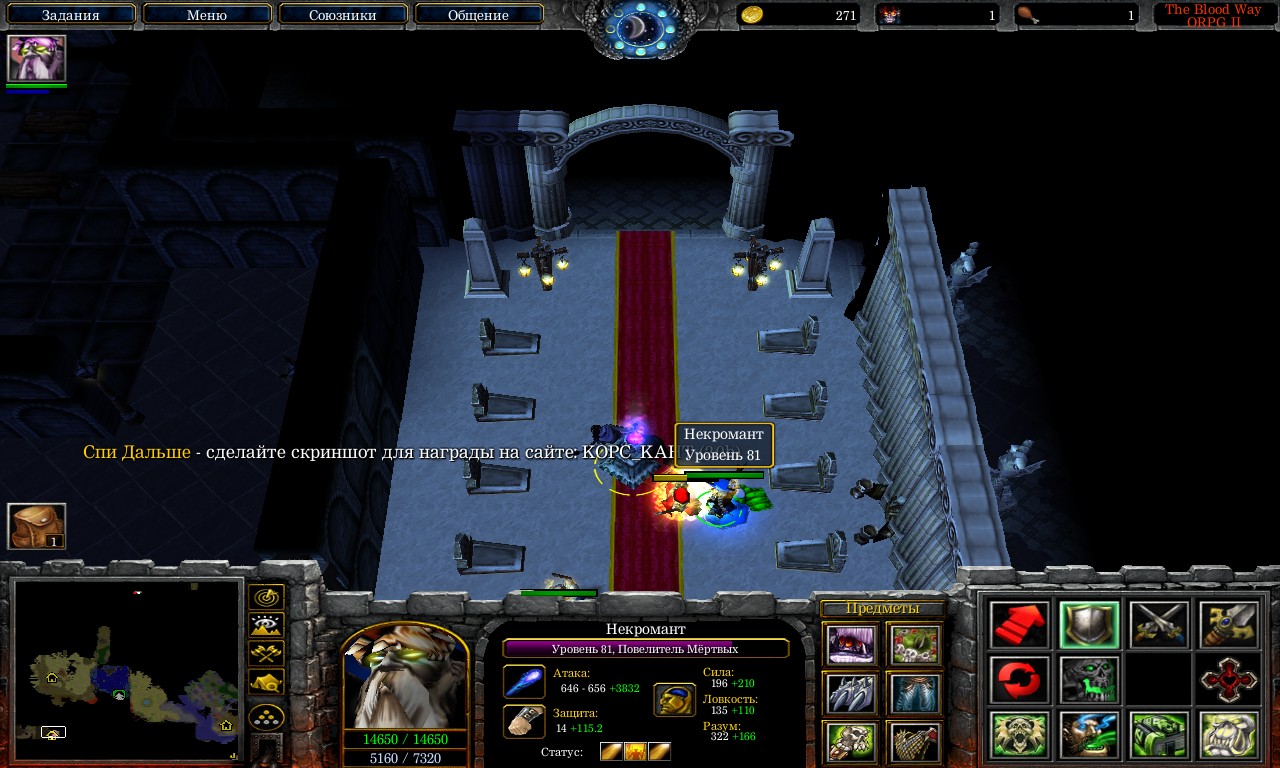The width and height of the screenshot is (1280, 768).
Task: Click on the minimap
Action: tap(128, 672)
